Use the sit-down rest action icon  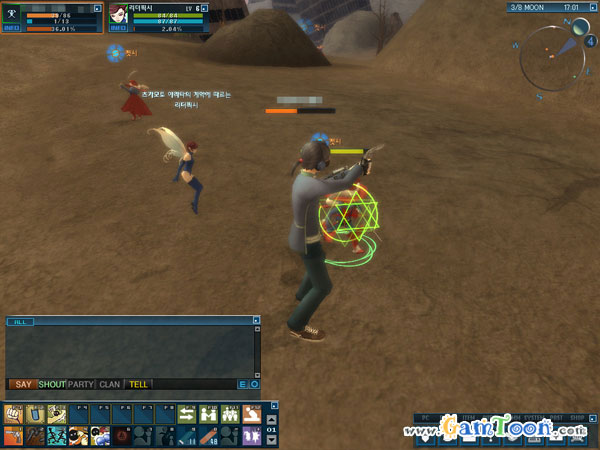[x=252, y=413]
